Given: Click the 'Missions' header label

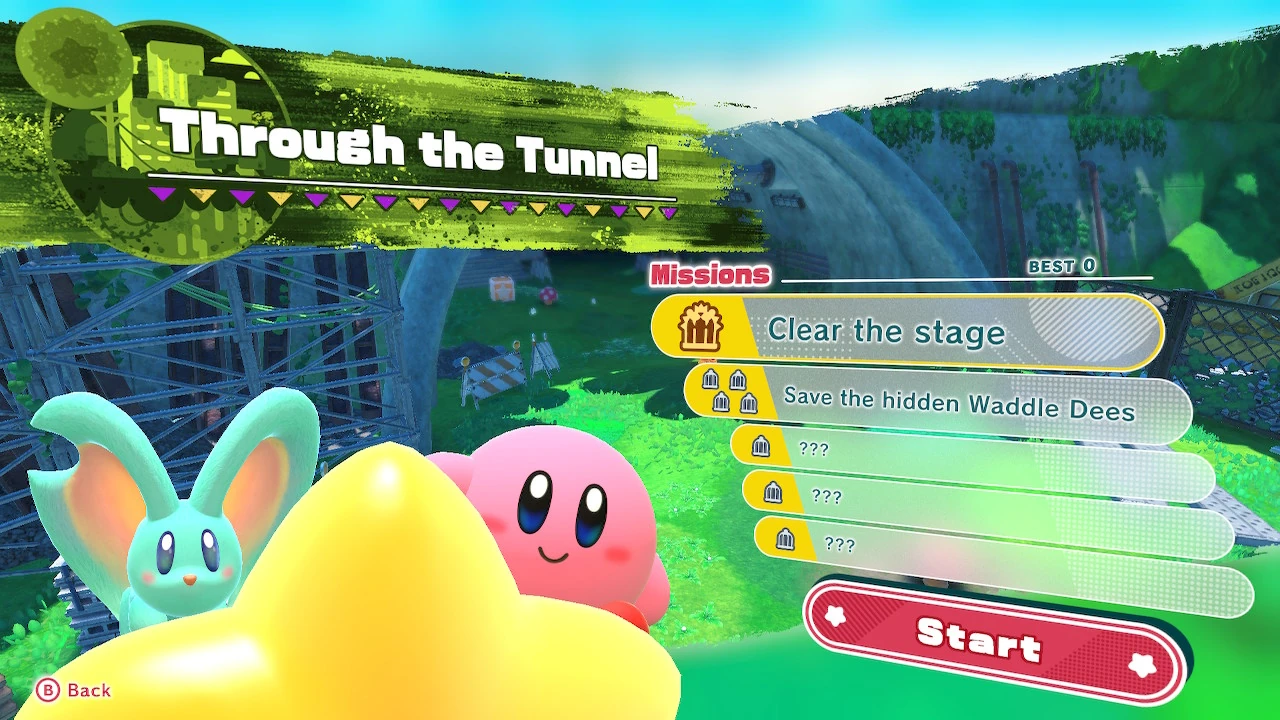Looking at the screenshot, I should [x=710, y=274].
